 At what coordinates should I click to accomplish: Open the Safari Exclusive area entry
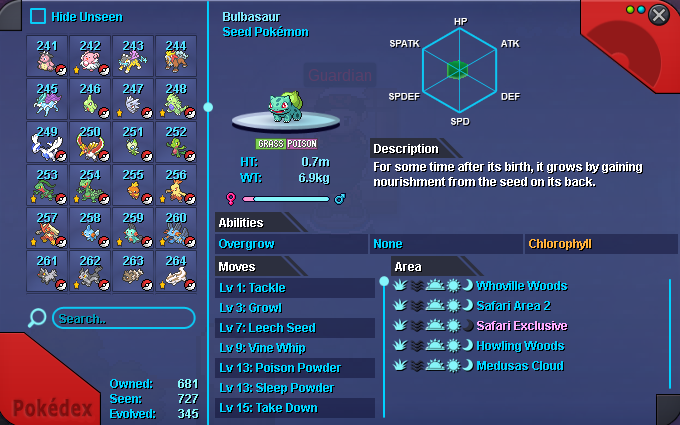(x=521, y=326)
